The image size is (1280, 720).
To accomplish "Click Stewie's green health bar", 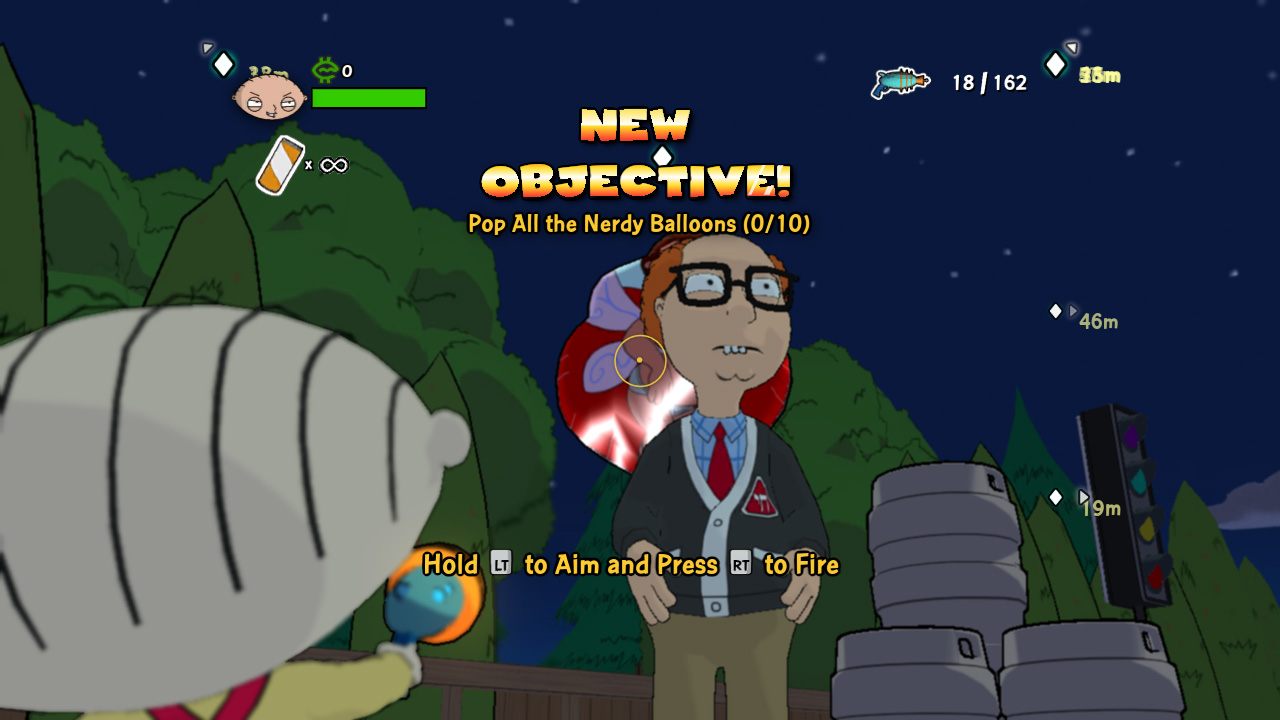I will [368, 97].
